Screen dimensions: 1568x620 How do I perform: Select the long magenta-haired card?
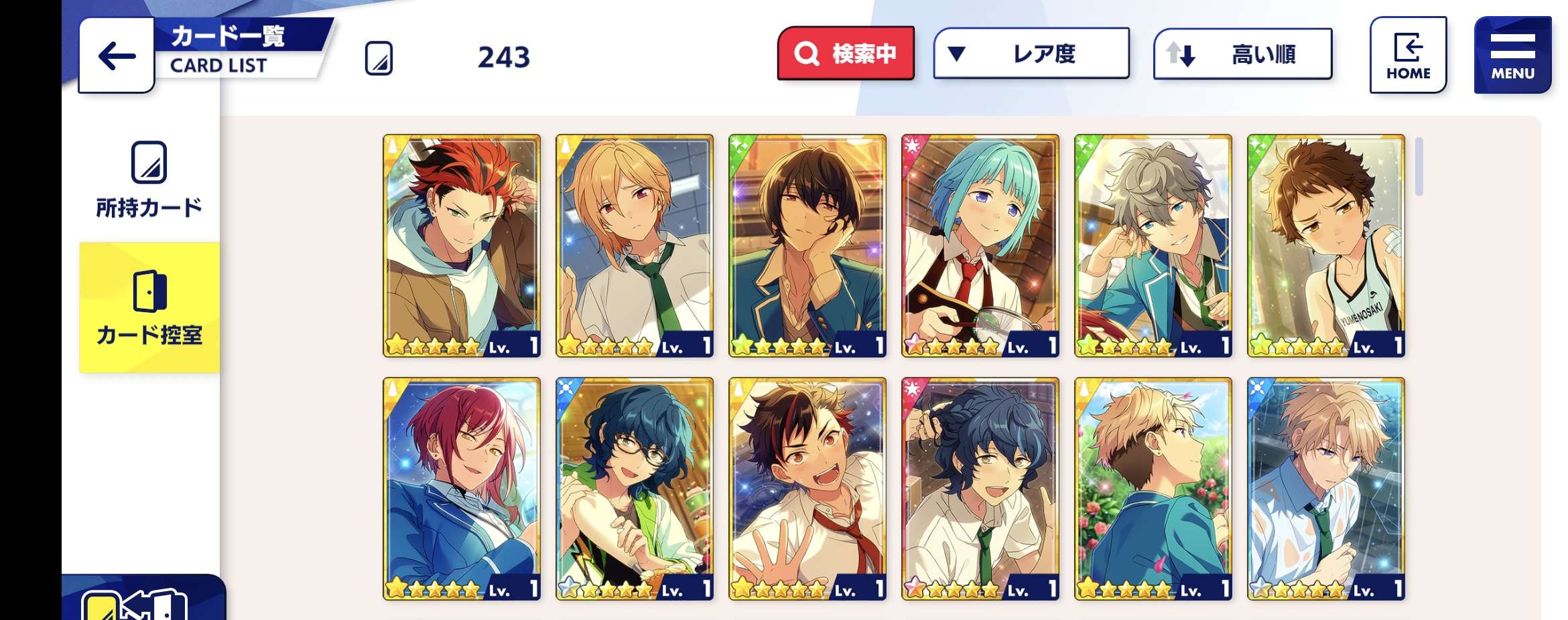[462, 489]
